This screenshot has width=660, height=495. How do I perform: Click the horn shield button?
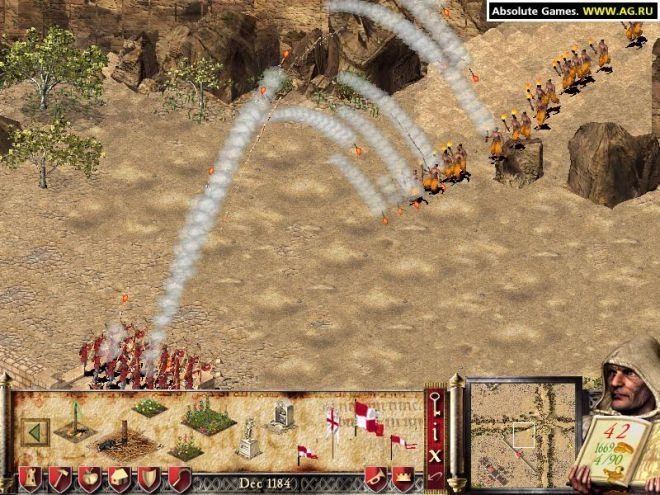point(376,478)
